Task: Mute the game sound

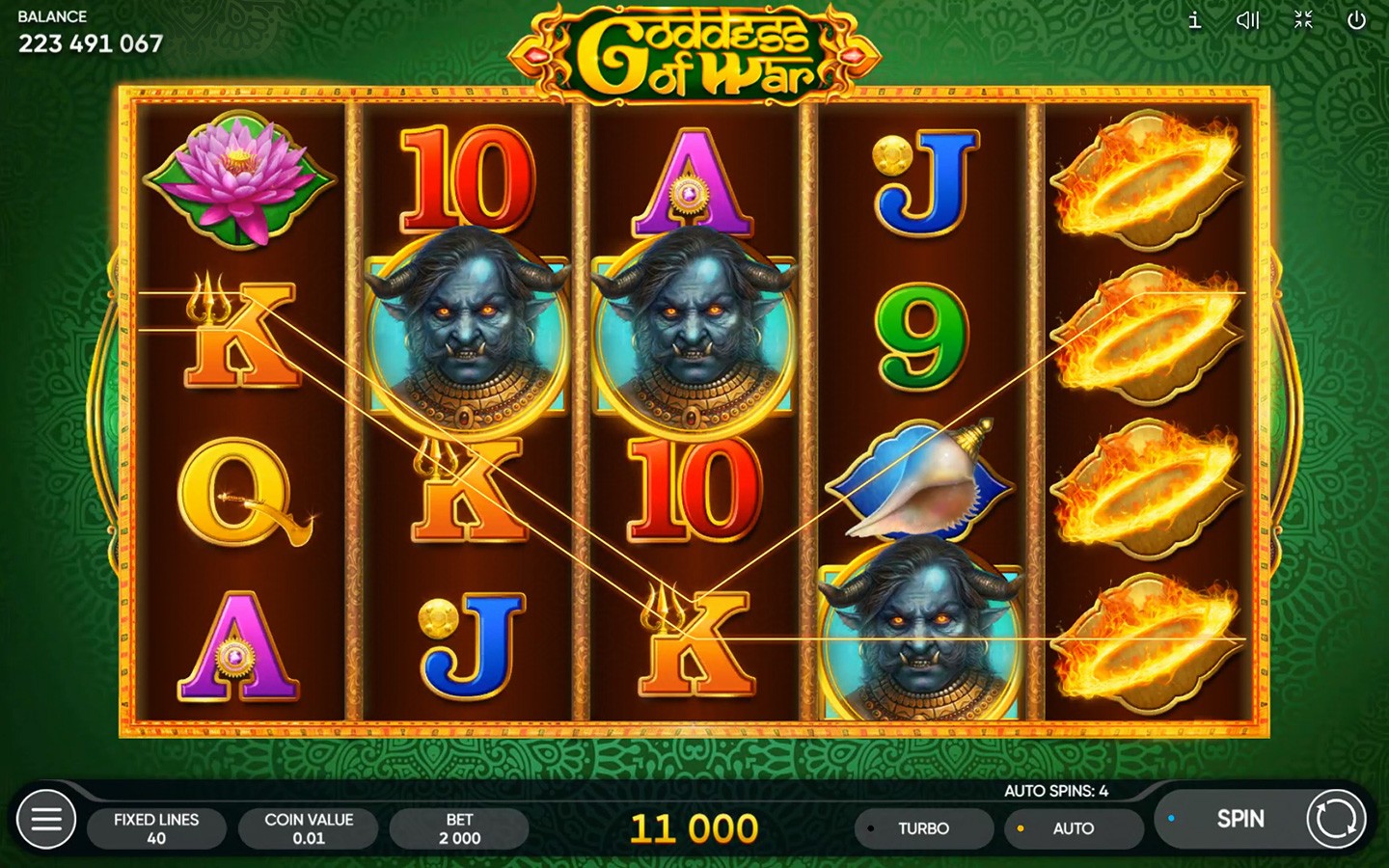Action: (x=1248, y=20)
